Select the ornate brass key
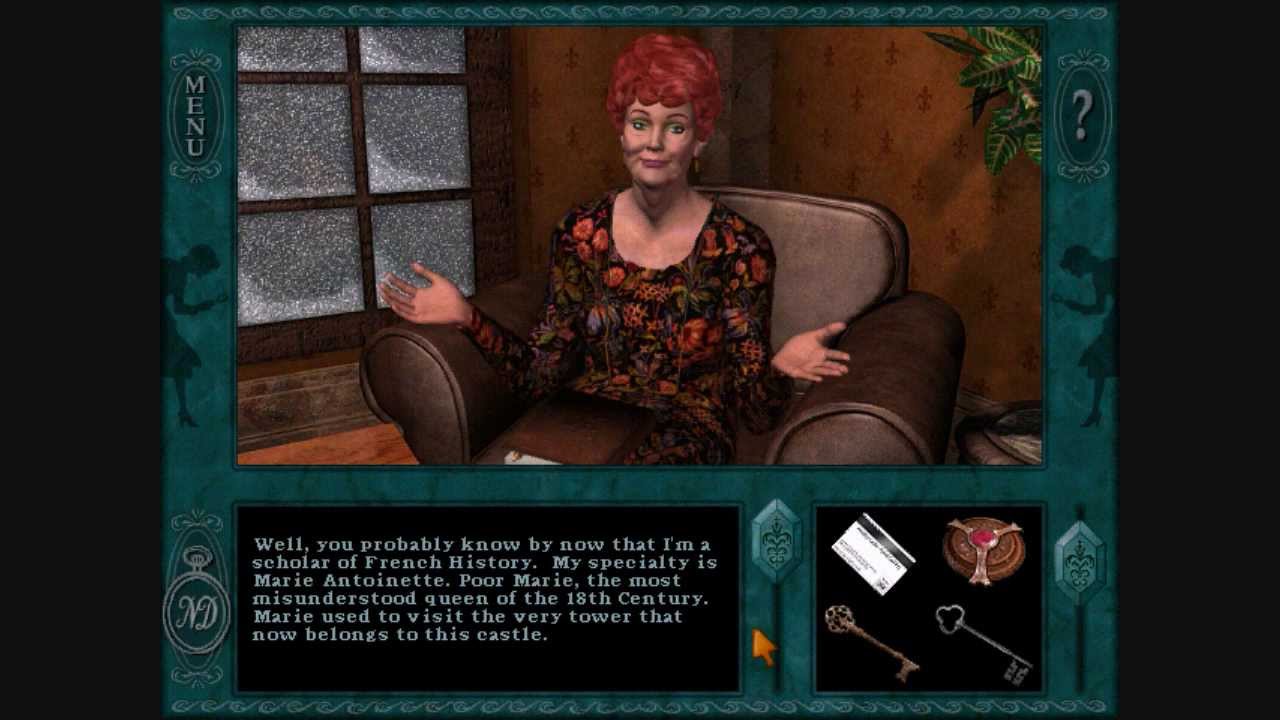The width and height of the screenshot is (1280, 720). pos(870,640)
